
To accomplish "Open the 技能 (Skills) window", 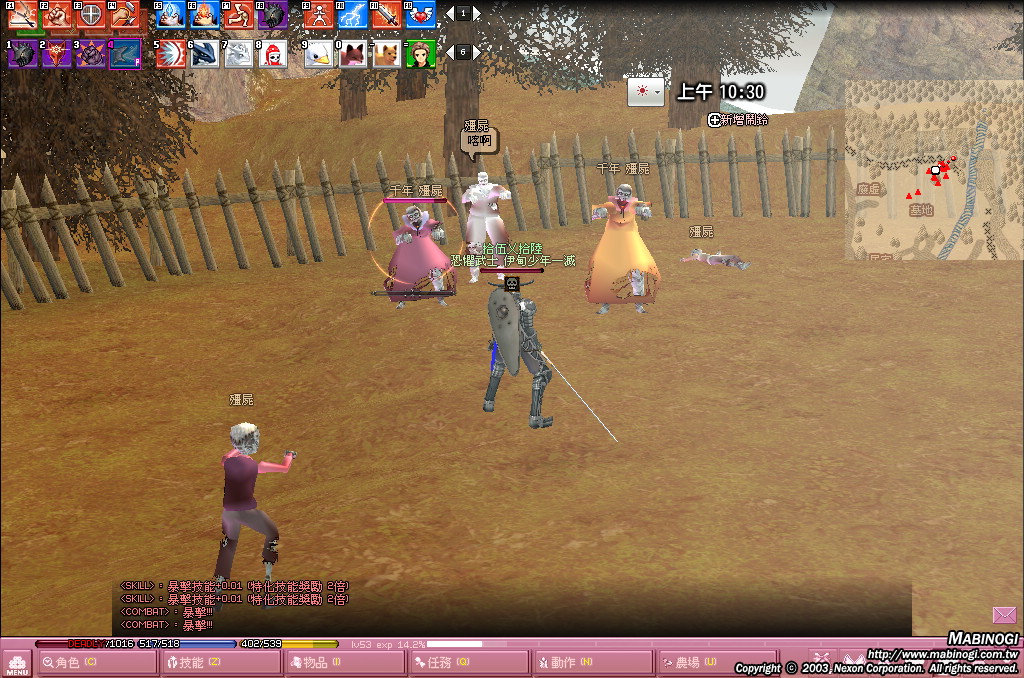I will pyautogui.click(x=220, y=662).
